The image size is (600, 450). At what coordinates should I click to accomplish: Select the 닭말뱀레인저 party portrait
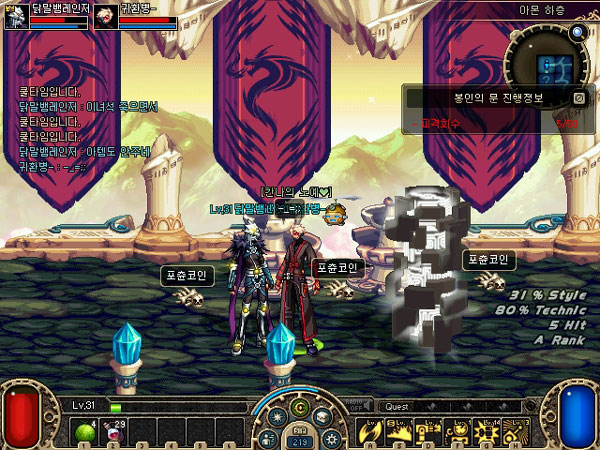point(15,16)
